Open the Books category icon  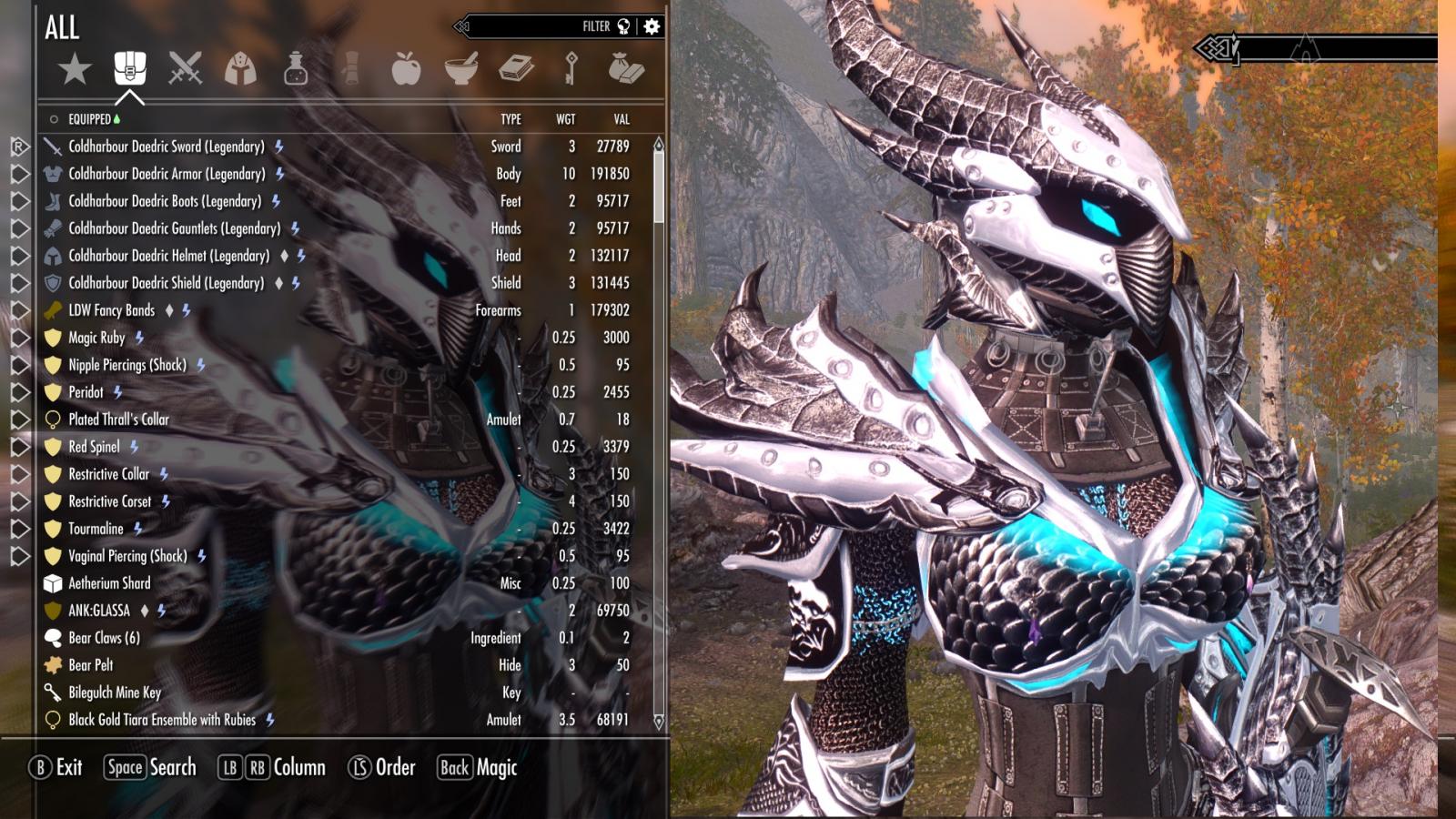pyautogui.click(x=518, y=68)
